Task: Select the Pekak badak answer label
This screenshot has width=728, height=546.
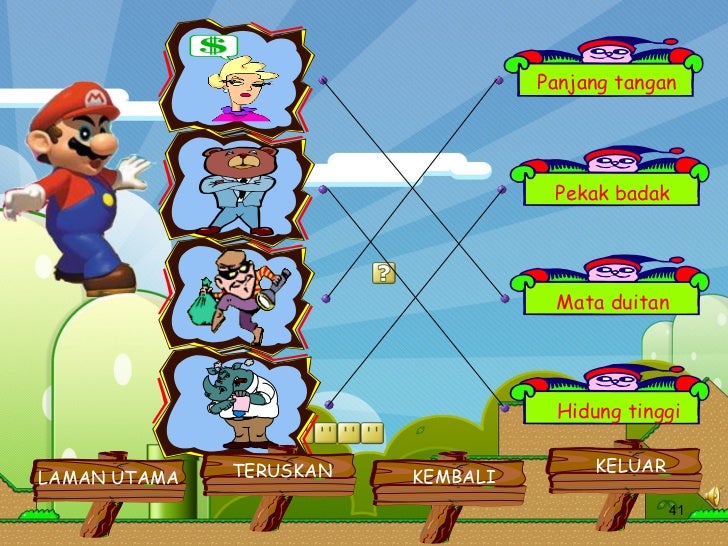Action: tap(612, 193)
